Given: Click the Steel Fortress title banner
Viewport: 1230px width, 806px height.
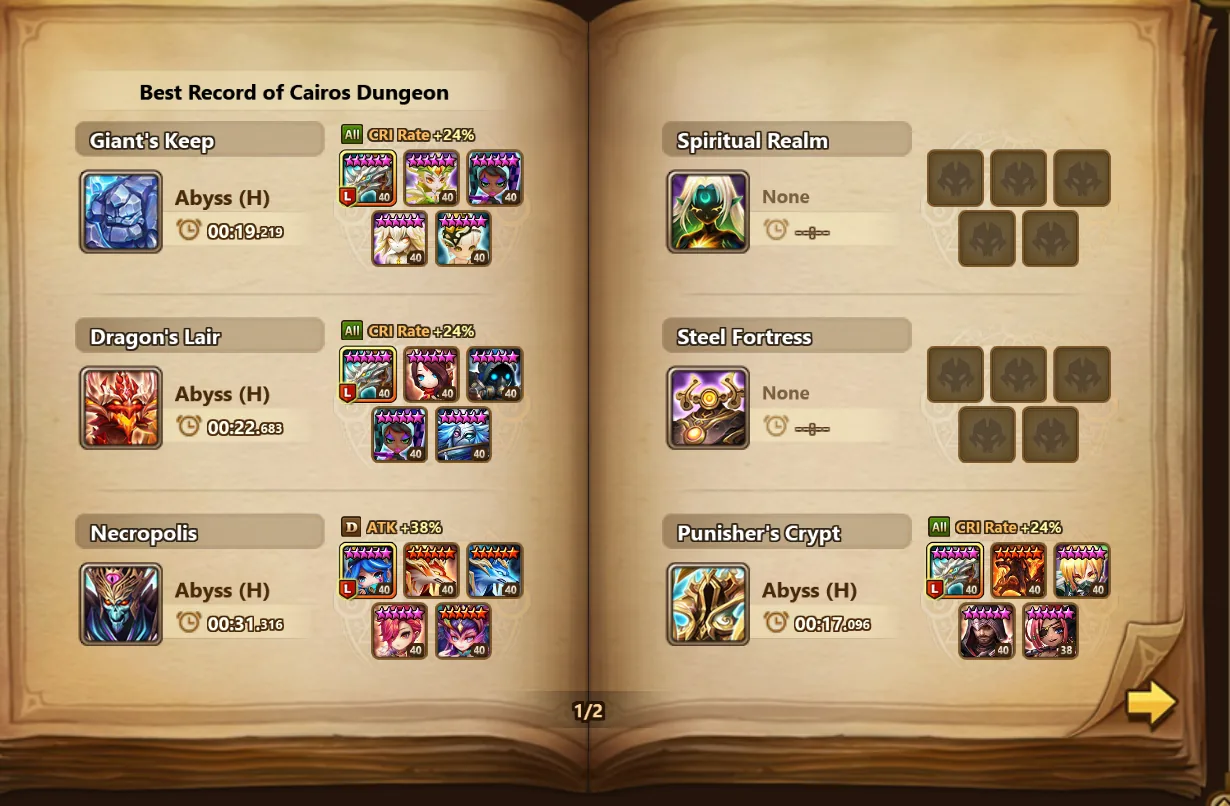Looking at the screenshot, I should pyautogui.click(x=786, y=337).
